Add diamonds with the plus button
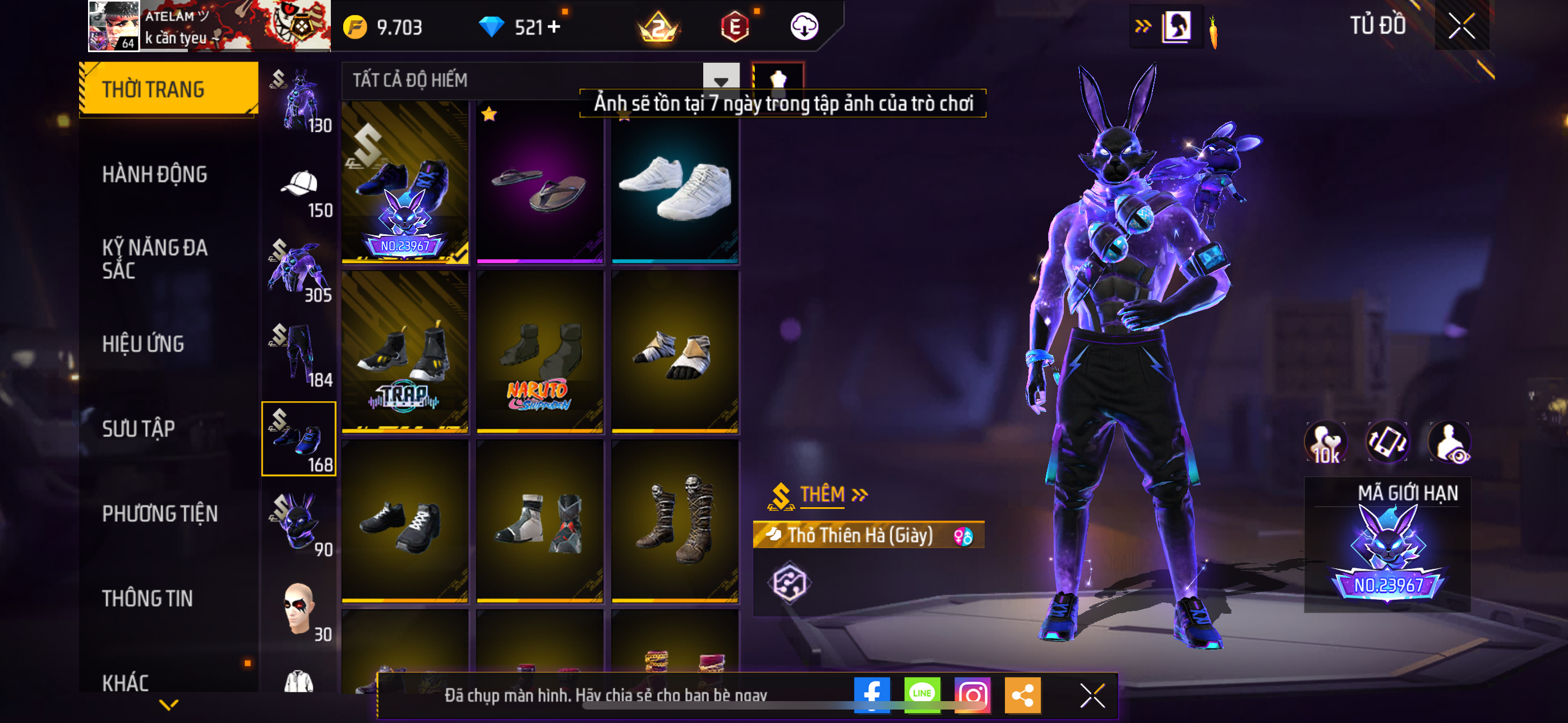This screenshot has height=723, width=1568. (554, 27)
